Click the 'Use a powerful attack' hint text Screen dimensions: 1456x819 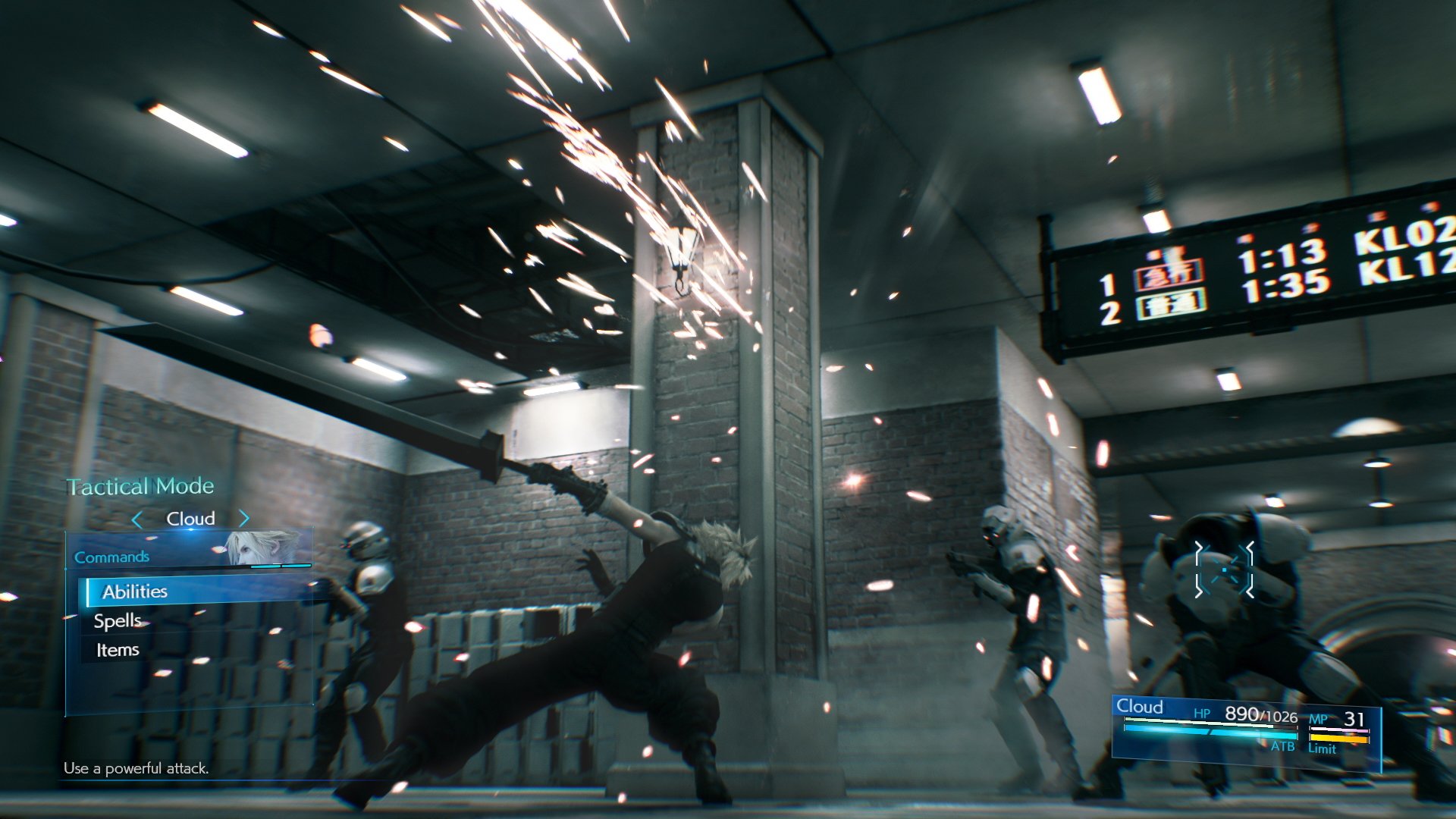click(x=136, y=770)
